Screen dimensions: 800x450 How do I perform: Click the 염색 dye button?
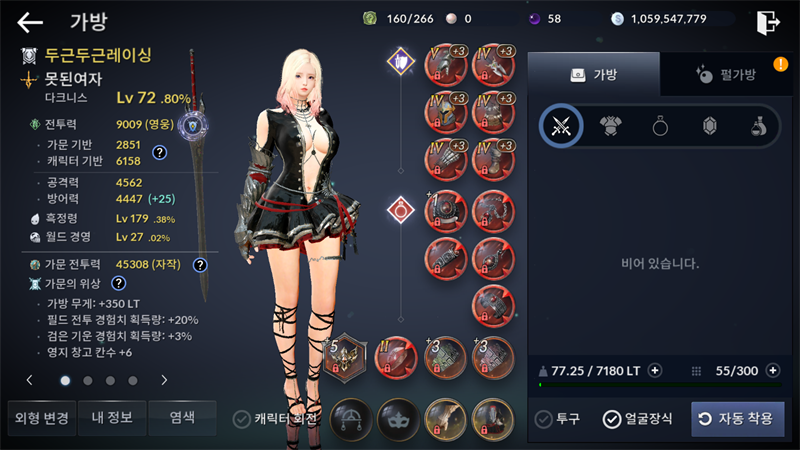(x=182, y=418)
